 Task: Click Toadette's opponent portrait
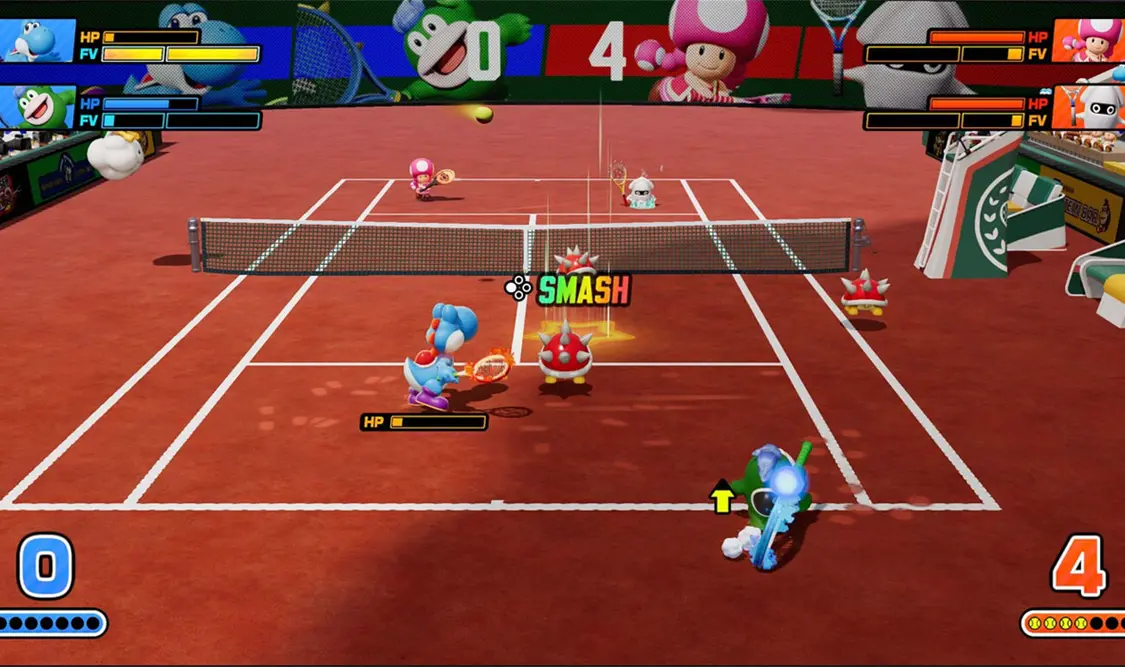[x=1087, y=41]
